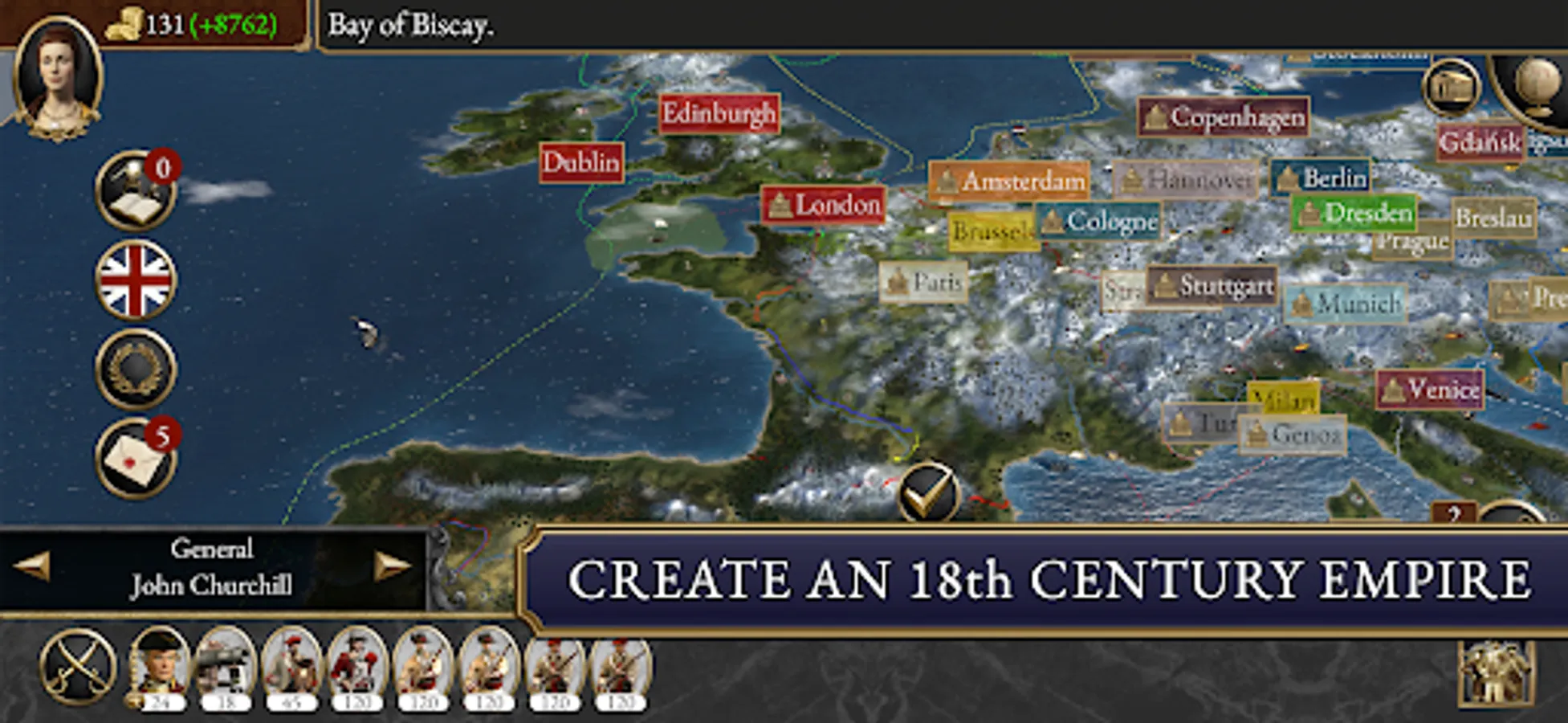Click the green +8762 income indicator
The height and width of the screenshot is (723, 1568).
(x=233, y=23)
